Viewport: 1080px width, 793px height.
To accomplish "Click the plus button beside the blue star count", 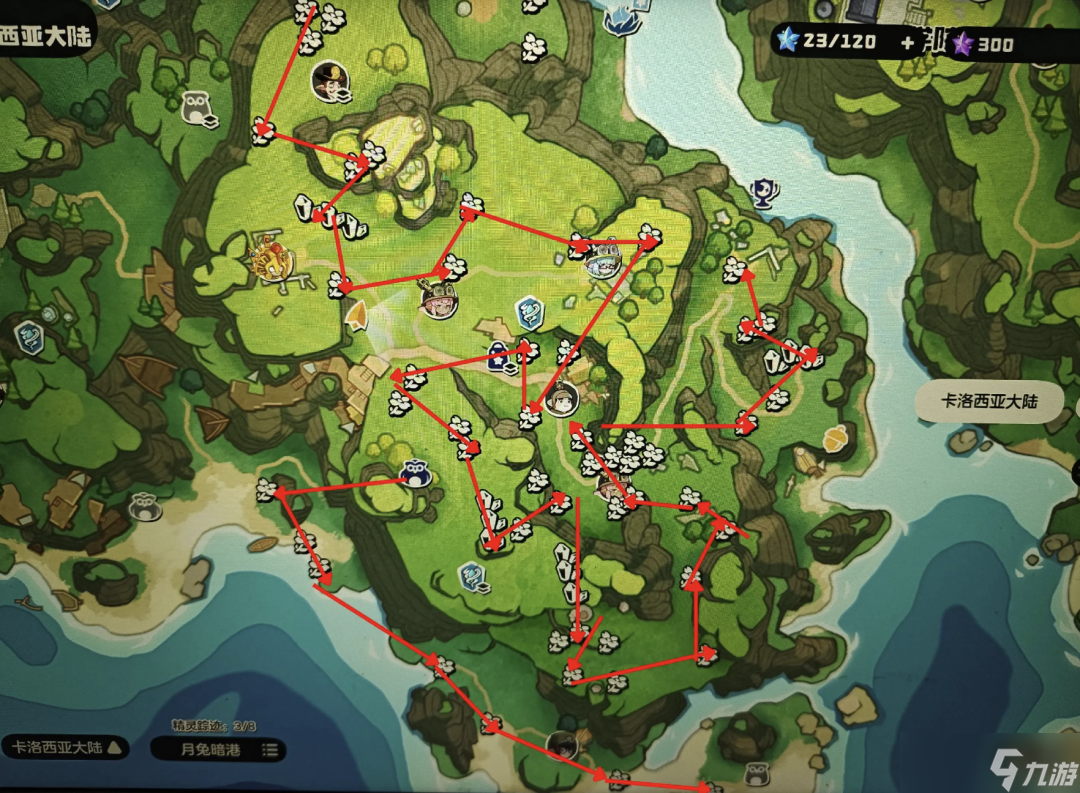I will pos(906,42).
